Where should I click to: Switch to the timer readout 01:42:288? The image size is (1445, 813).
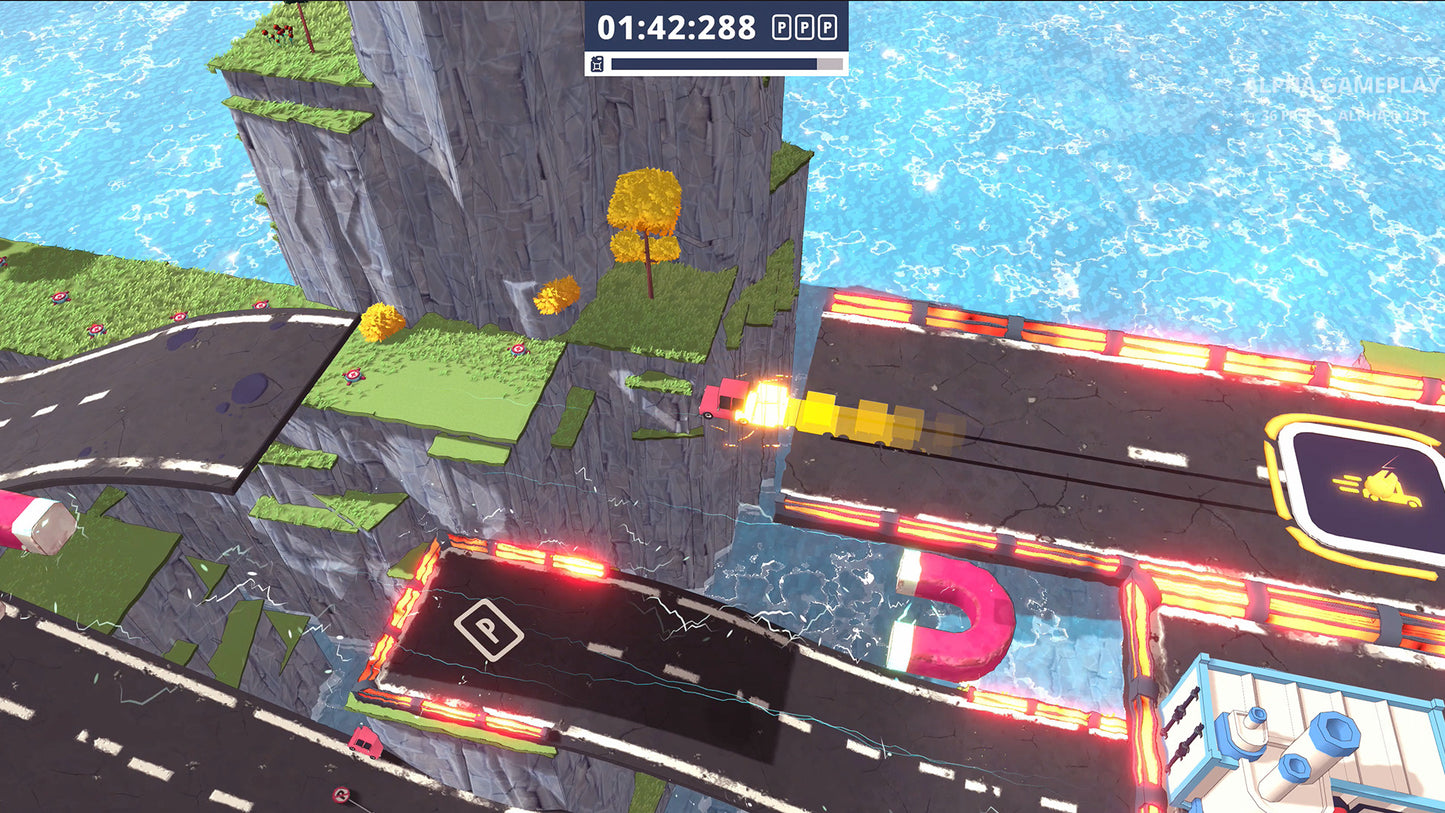(675, 27)
